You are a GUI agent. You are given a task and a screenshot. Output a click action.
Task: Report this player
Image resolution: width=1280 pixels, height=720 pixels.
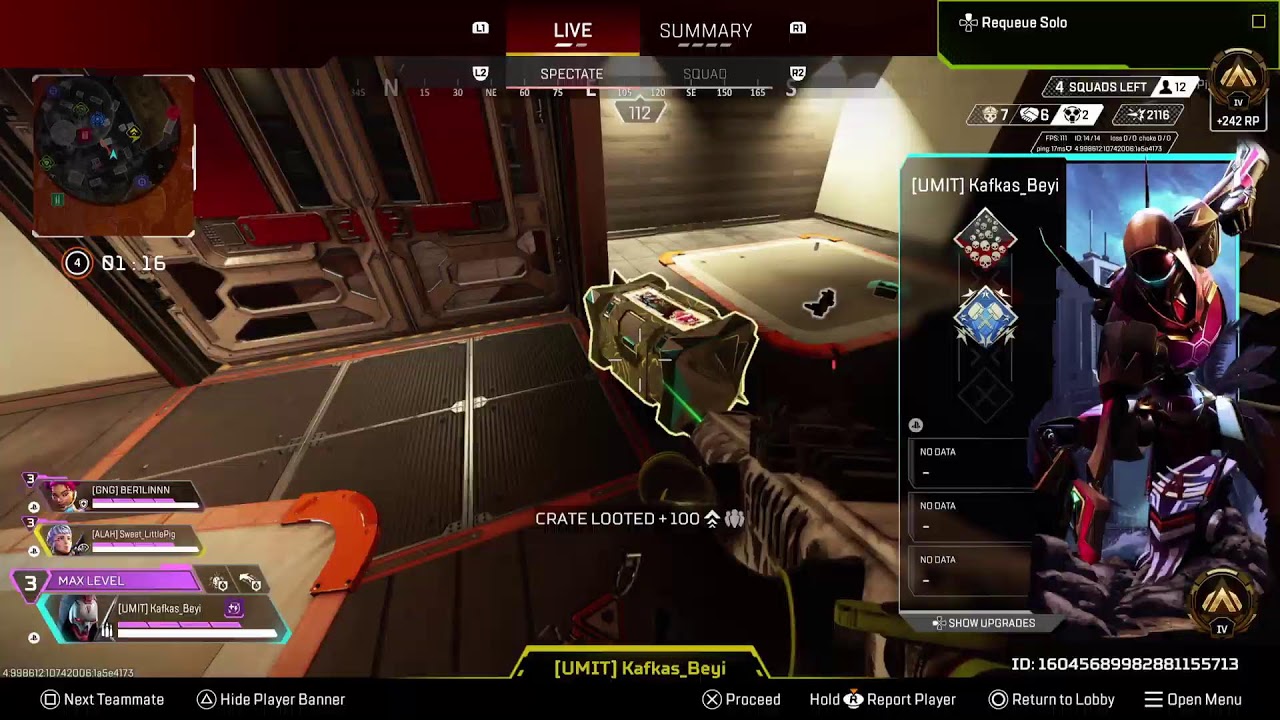[x=883, y=700]
